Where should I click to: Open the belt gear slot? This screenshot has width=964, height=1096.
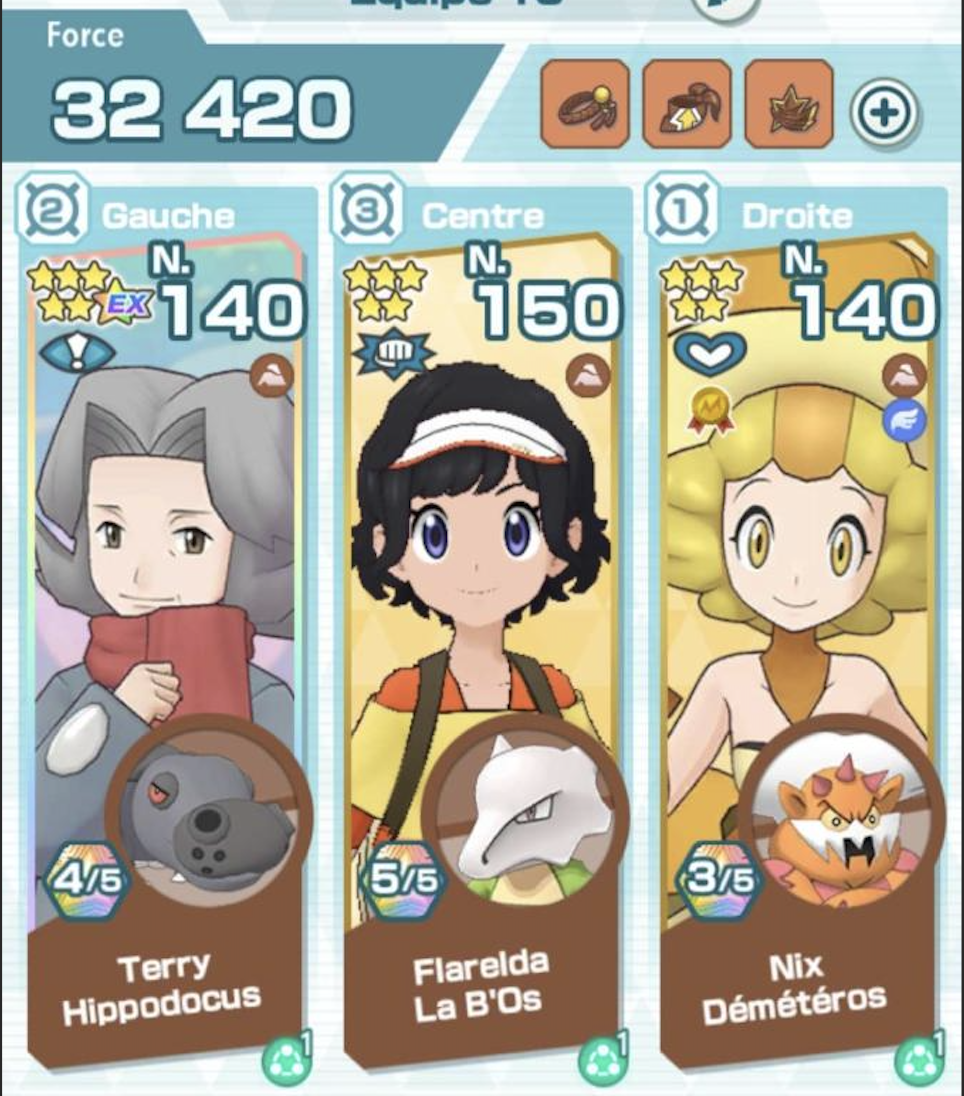(x=687, y=104)
